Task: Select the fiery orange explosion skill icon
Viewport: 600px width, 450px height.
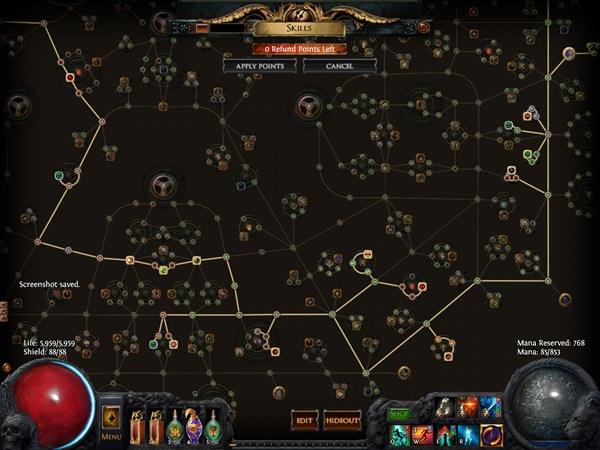Action: (x=467, y=408)
